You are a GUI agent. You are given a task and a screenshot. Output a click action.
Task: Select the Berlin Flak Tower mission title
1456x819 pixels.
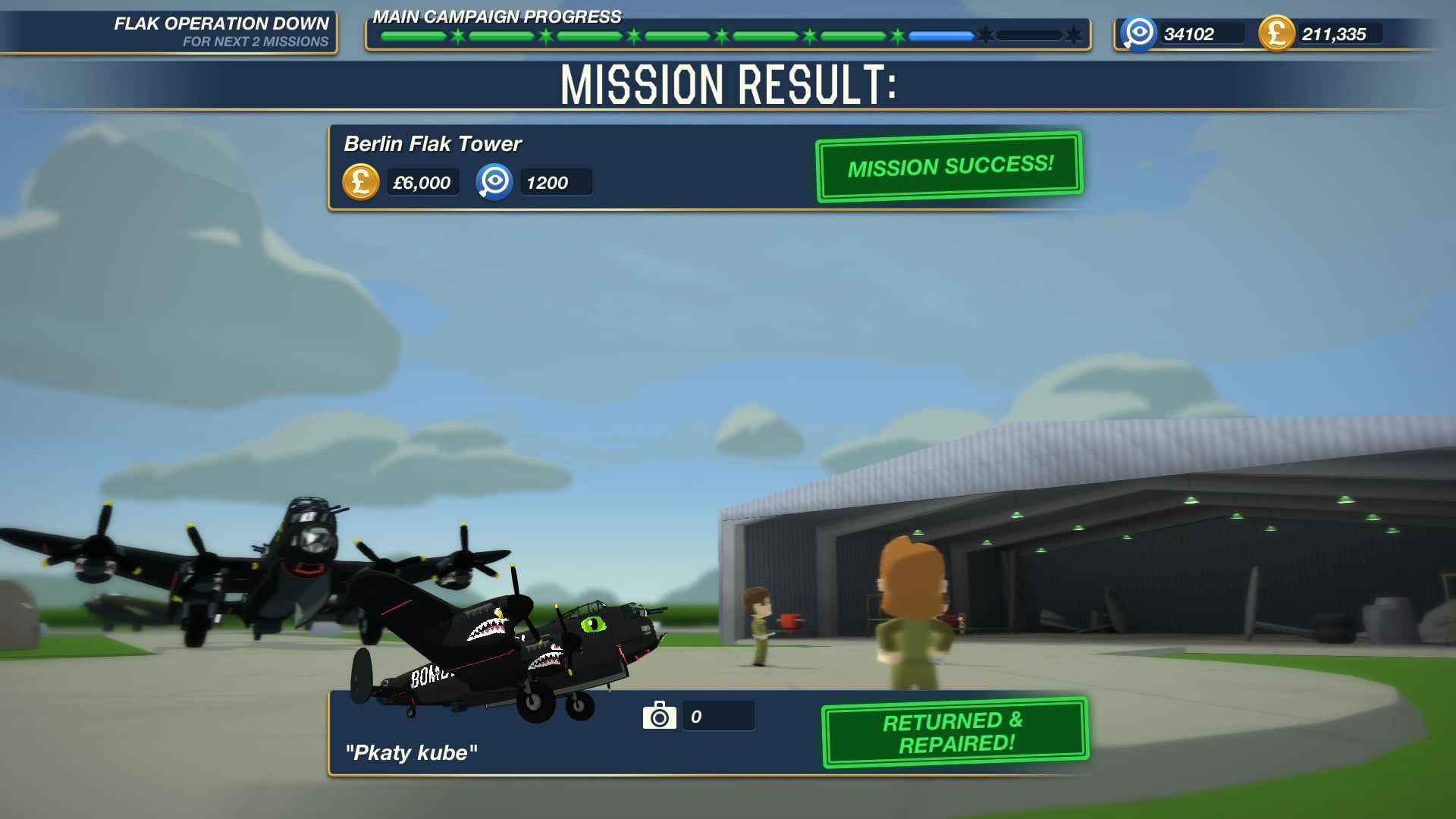pyautogui.click(x=432, y=144)
